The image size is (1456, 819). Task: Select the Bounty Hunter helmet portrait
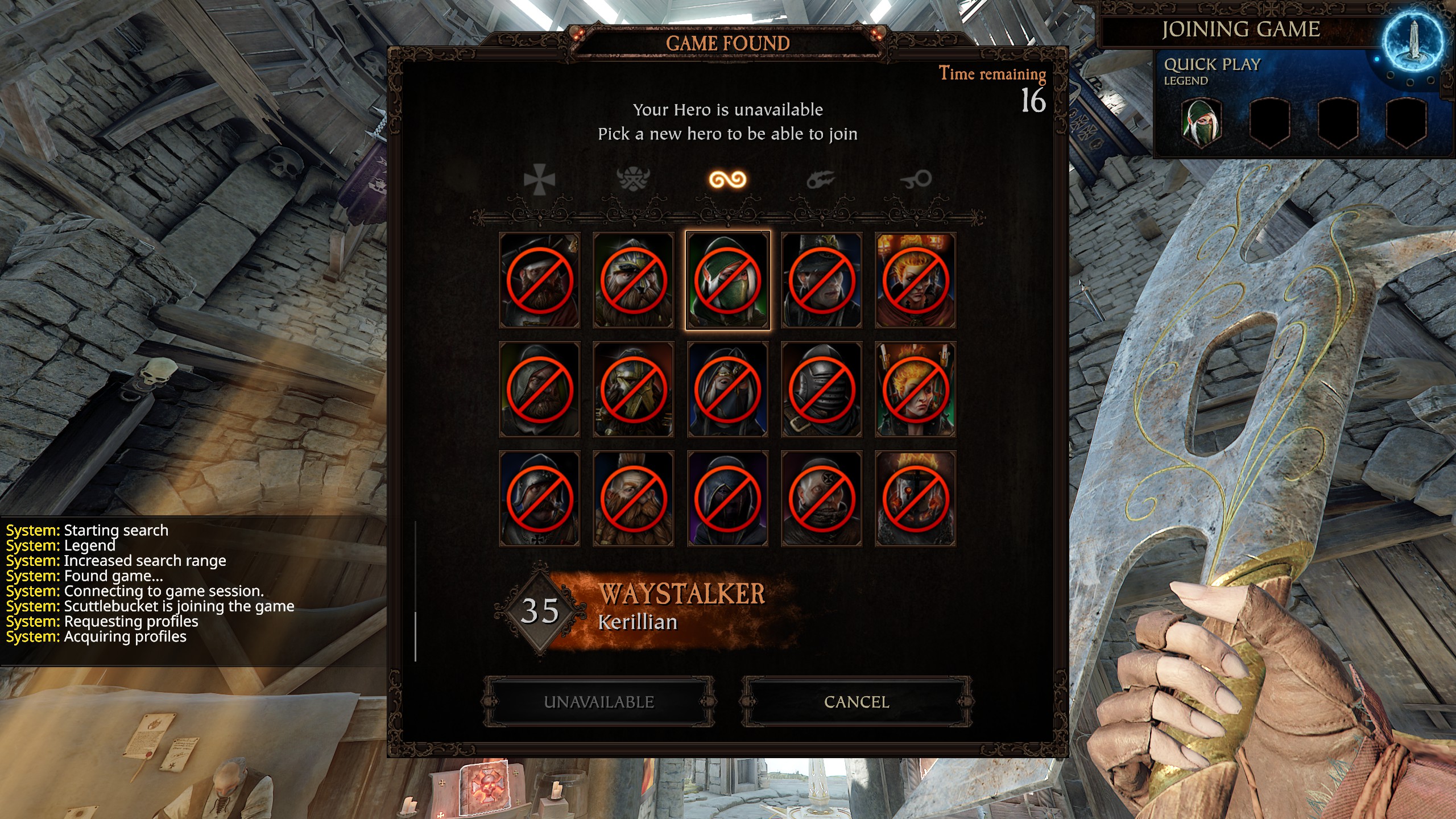(x=821, y=390)
